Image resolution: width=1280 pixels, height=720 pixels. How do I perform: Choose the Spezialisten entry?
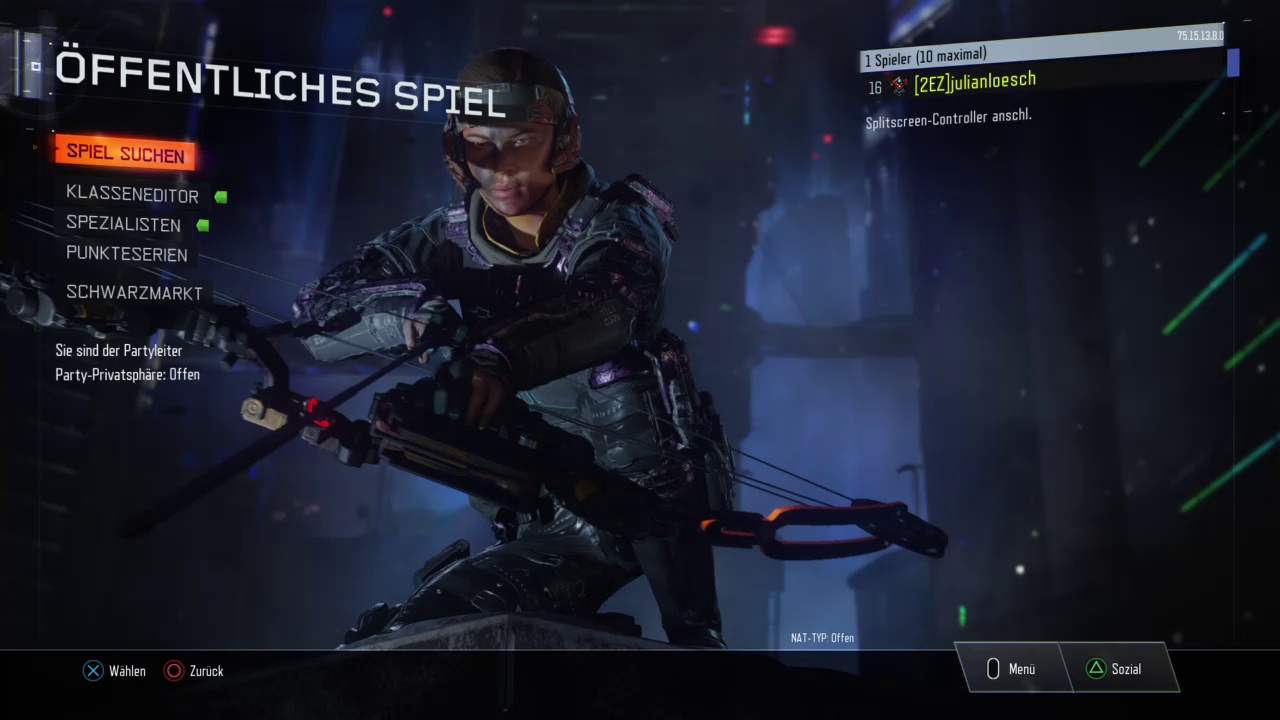[123, 224]
